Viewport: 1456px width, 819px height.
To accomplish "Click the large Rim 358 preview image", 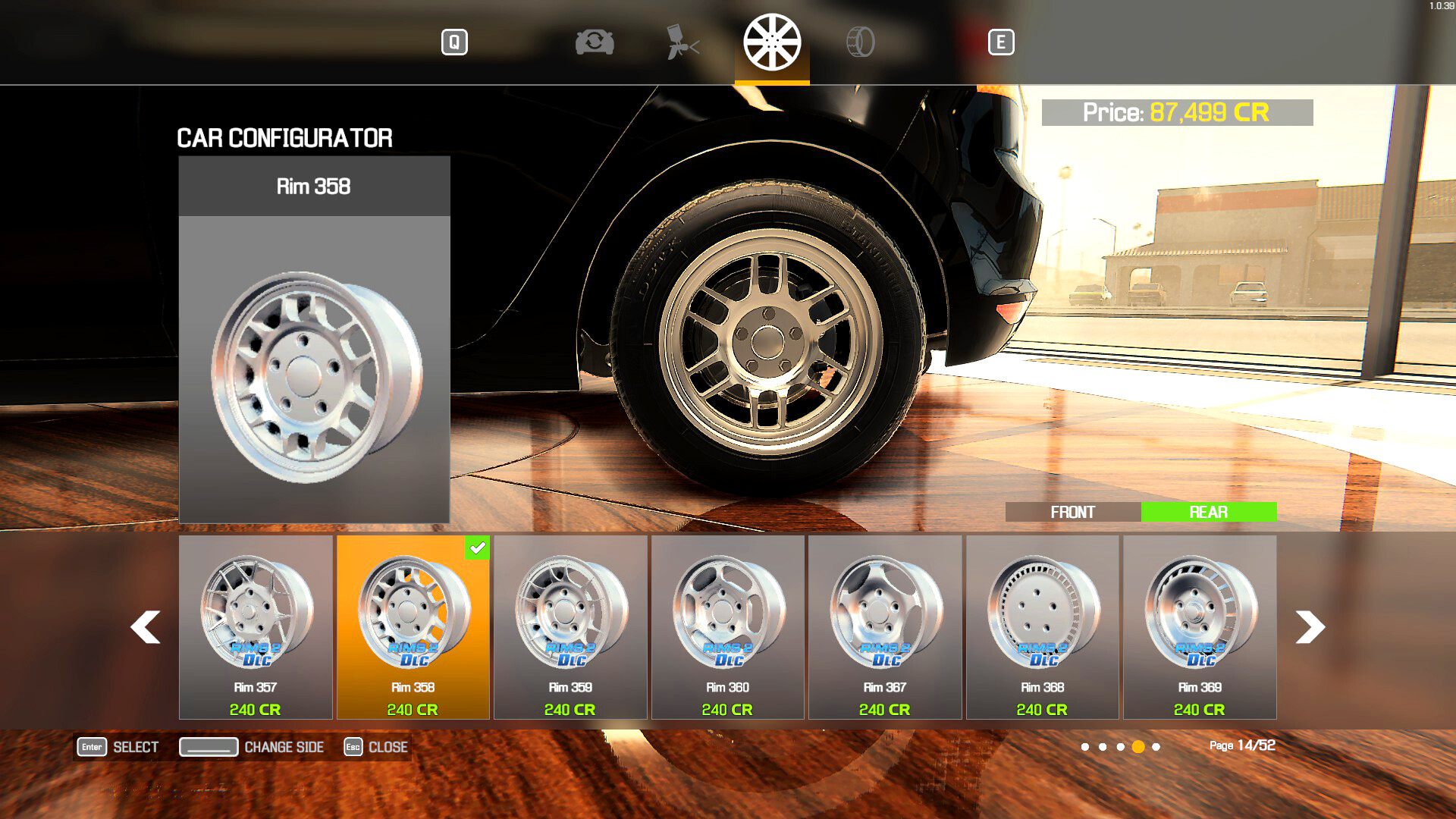I will coord(314,369).
